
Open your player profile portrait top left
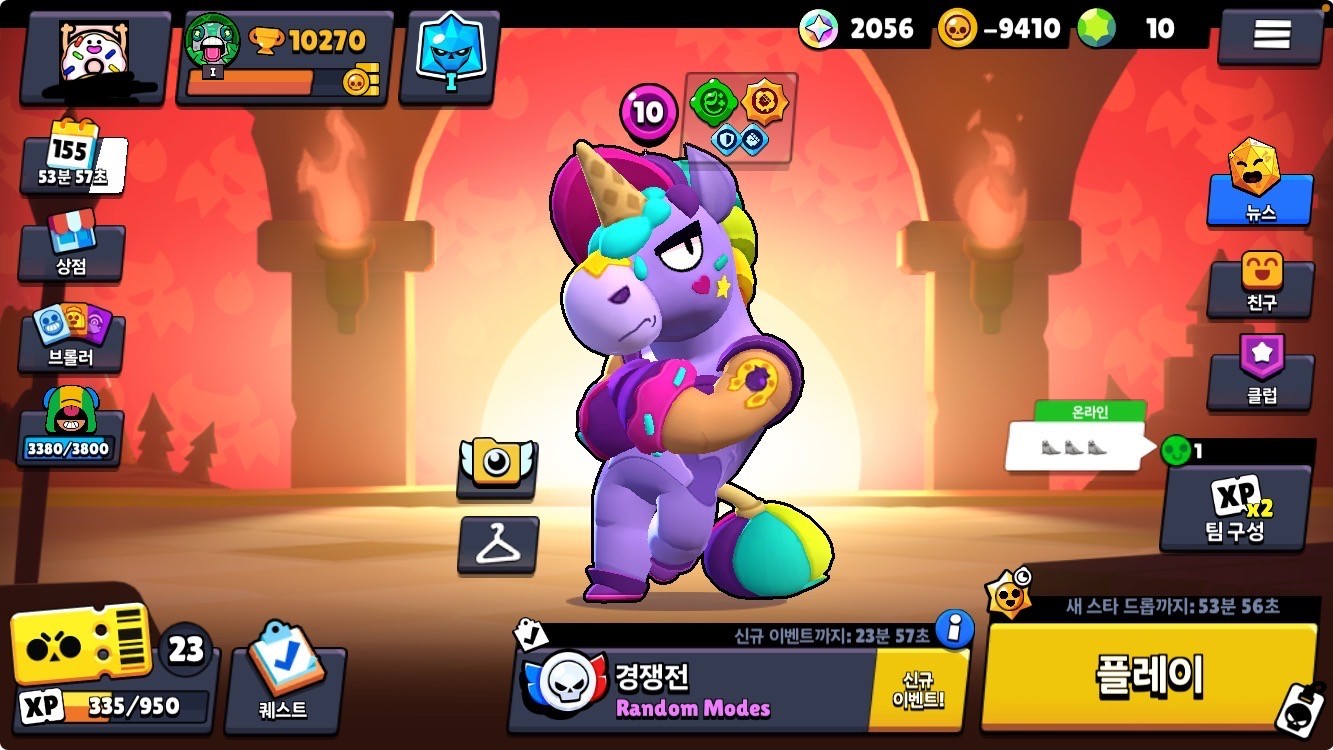(x=90, y=55)
